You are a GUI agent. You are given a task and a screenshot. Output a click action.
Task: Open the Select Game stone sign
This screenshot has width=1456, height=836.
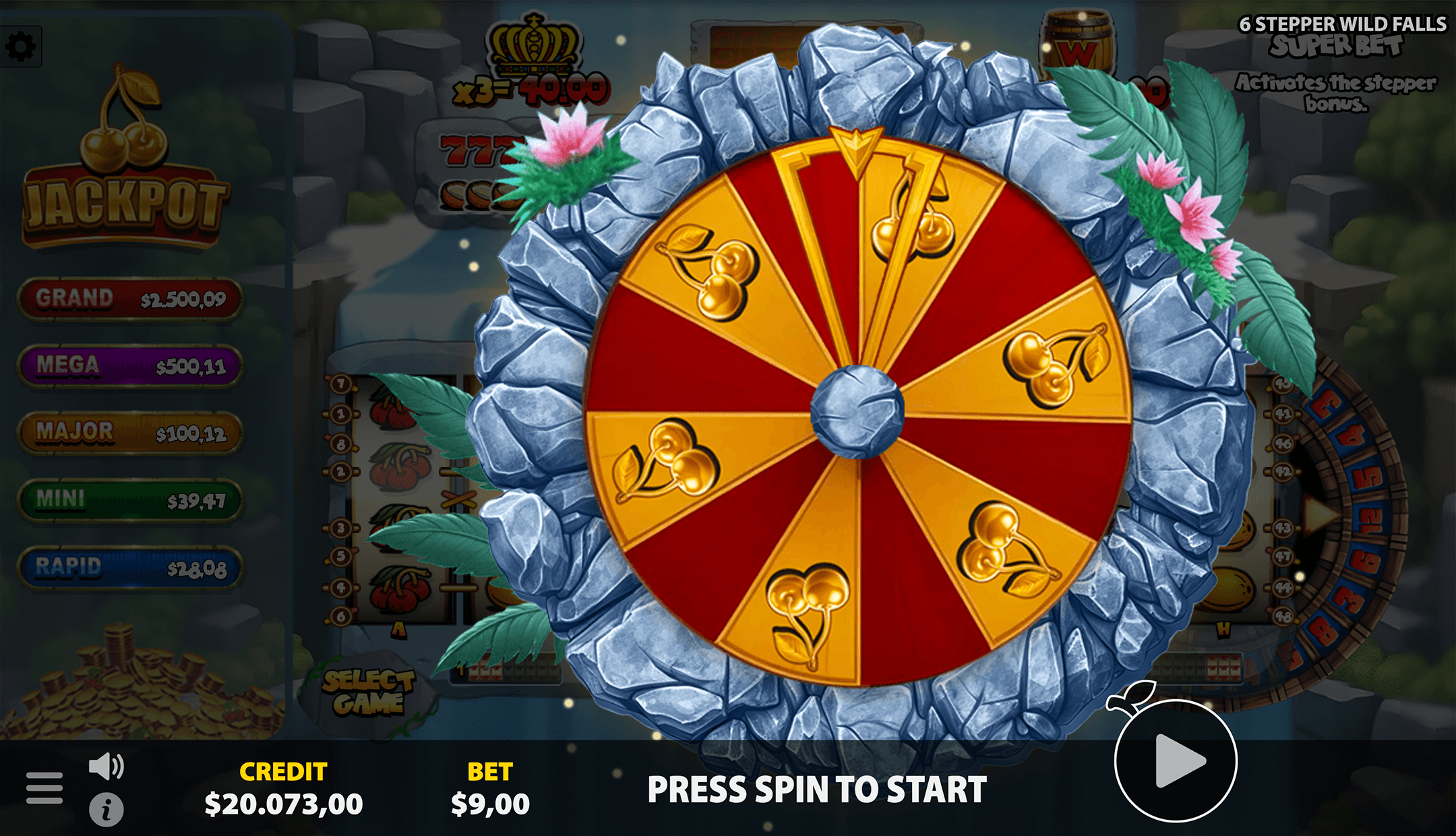pos(368,692)
